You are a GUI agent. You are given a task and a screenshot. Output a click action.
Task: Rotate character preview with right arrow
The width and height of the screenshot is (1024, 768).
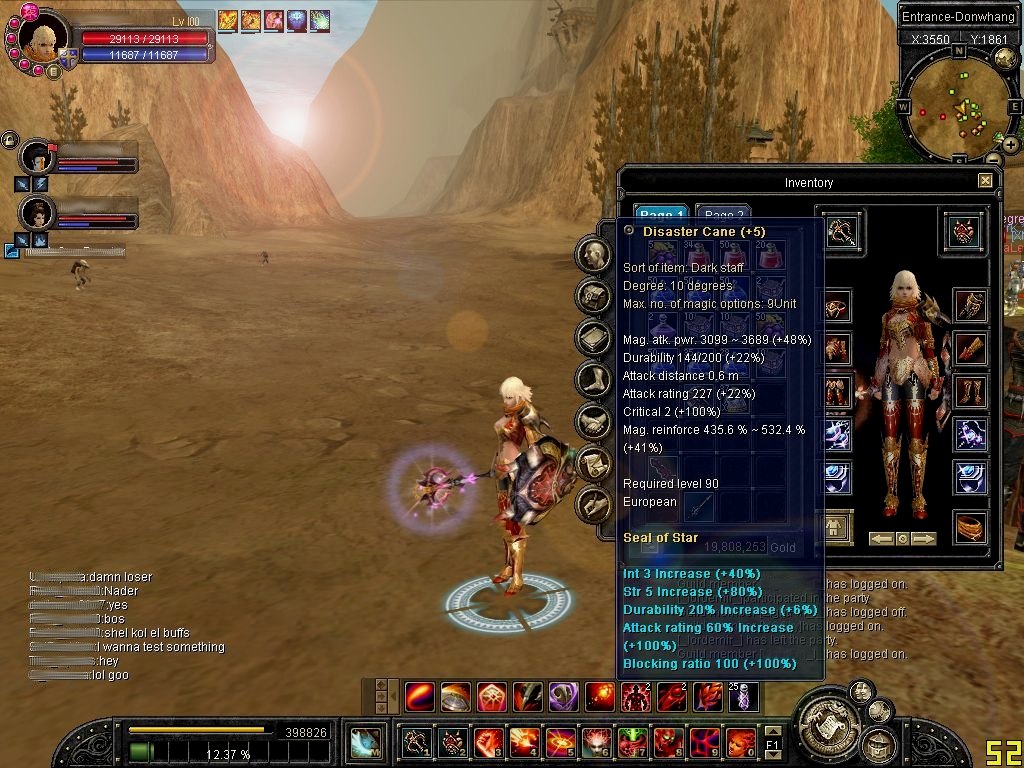click(924, 539)
